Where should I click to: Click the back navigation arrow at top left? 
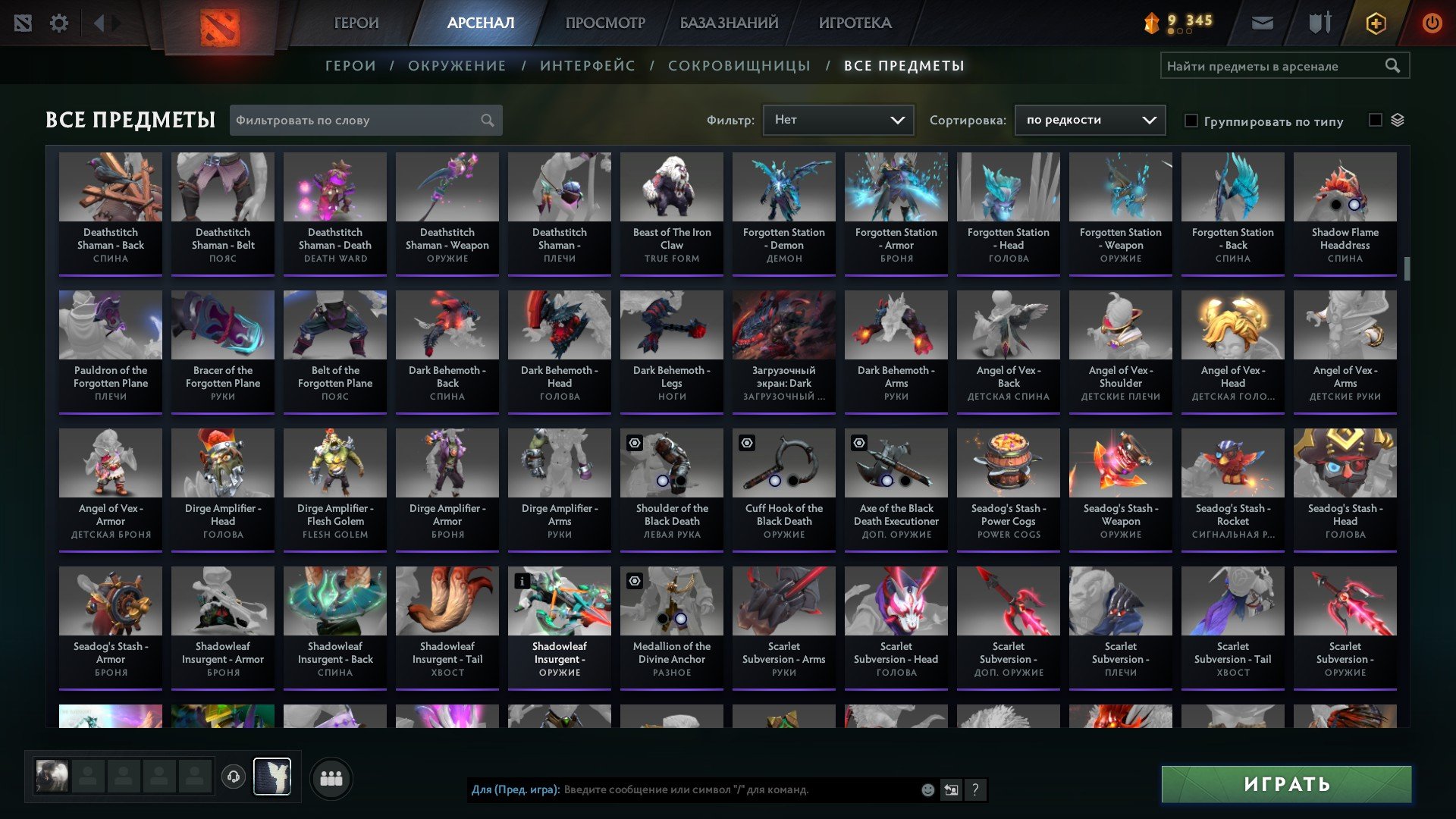point(97,22)
